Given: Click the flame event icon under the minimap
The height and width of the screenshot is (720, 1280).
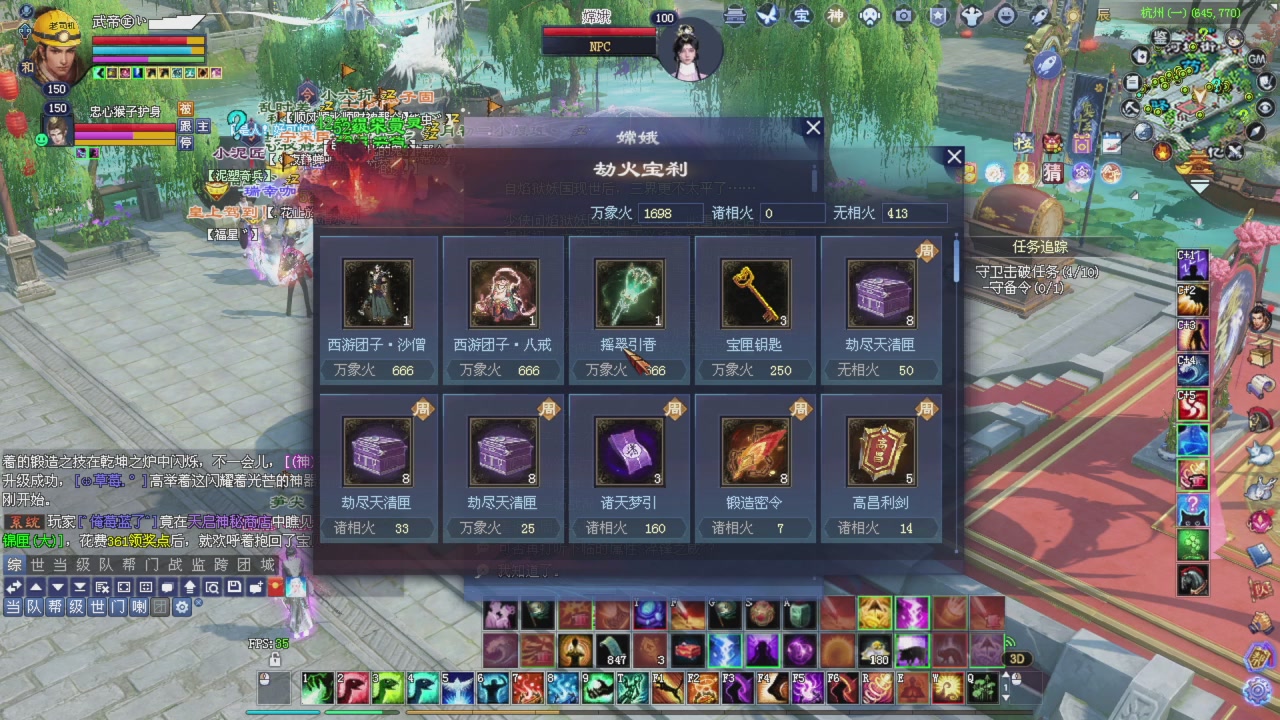Looking at the screenshot, I should pos(1162,152).
